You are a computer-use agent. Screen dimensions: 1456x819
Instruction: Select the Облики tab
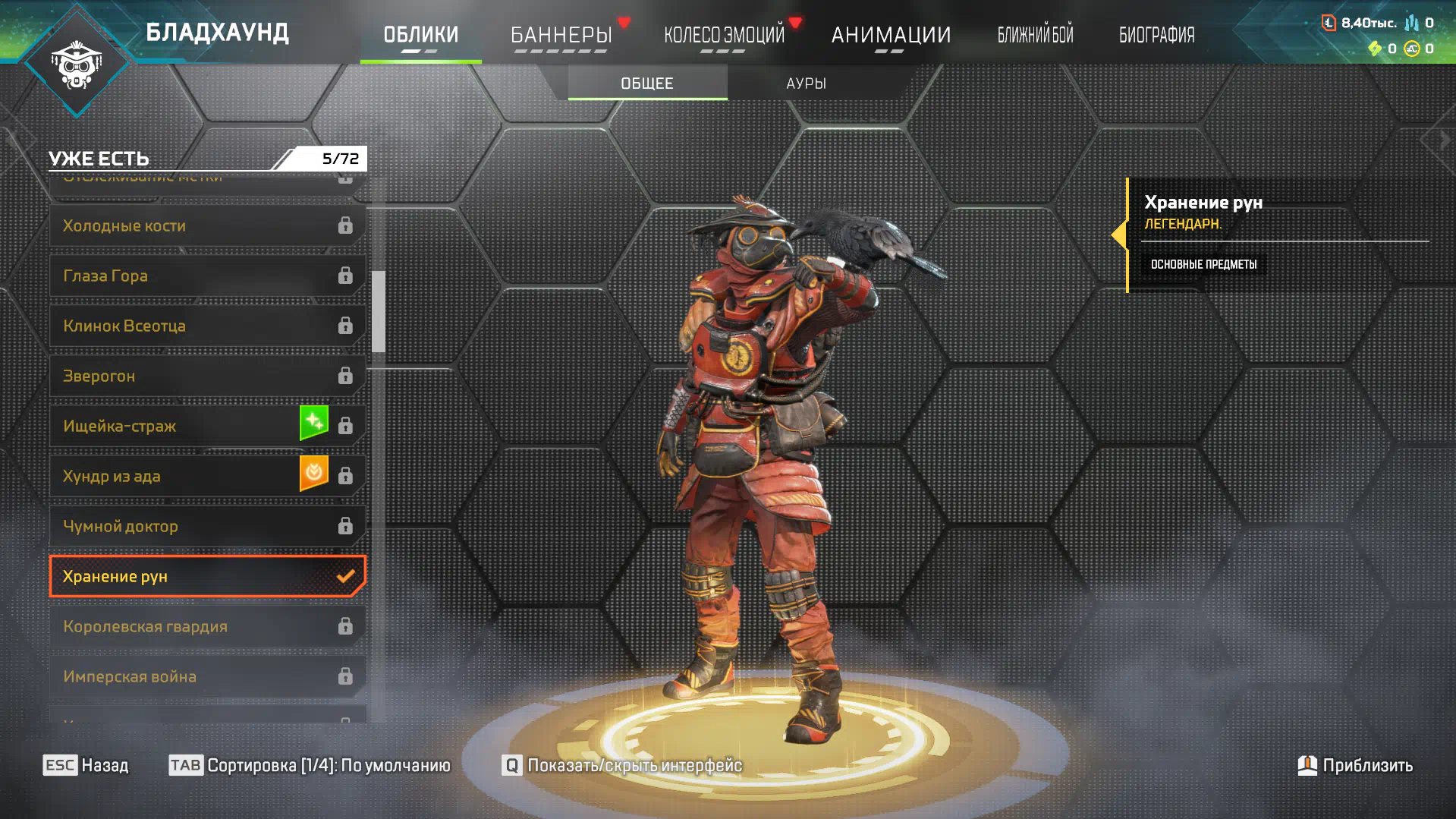coord(420,35)
